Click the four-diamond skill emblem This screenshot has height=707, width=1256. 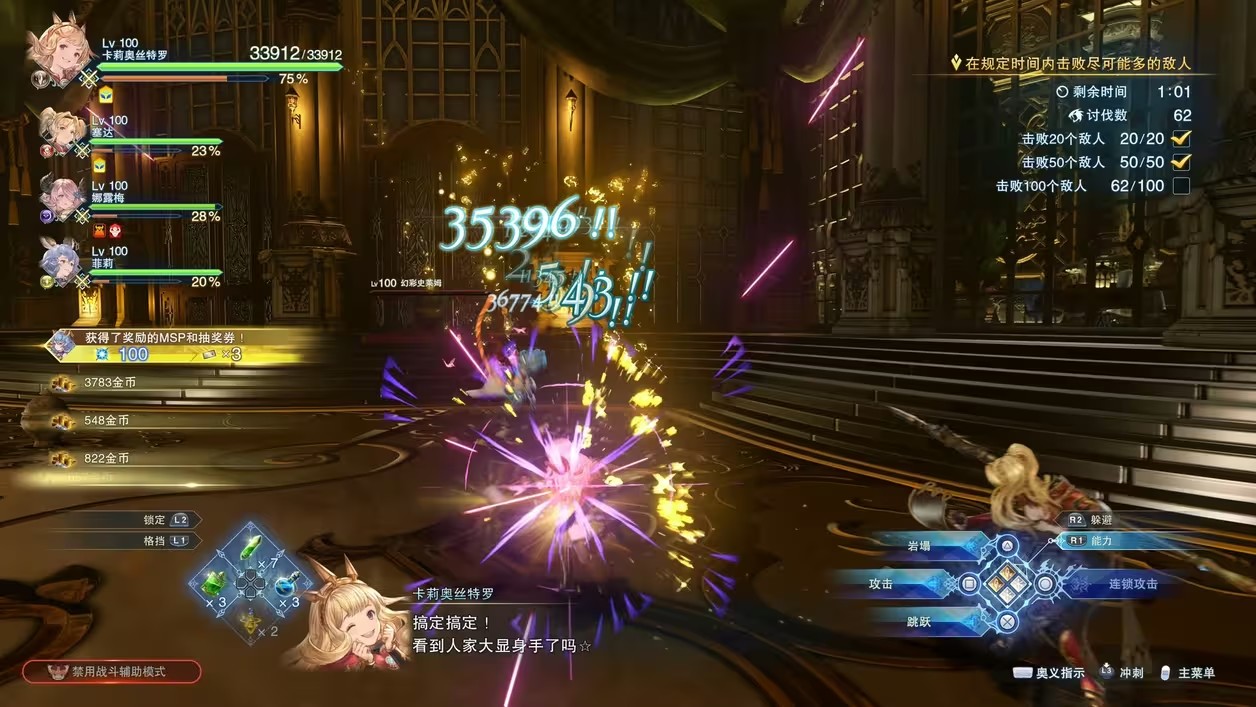pos(1007,583)
